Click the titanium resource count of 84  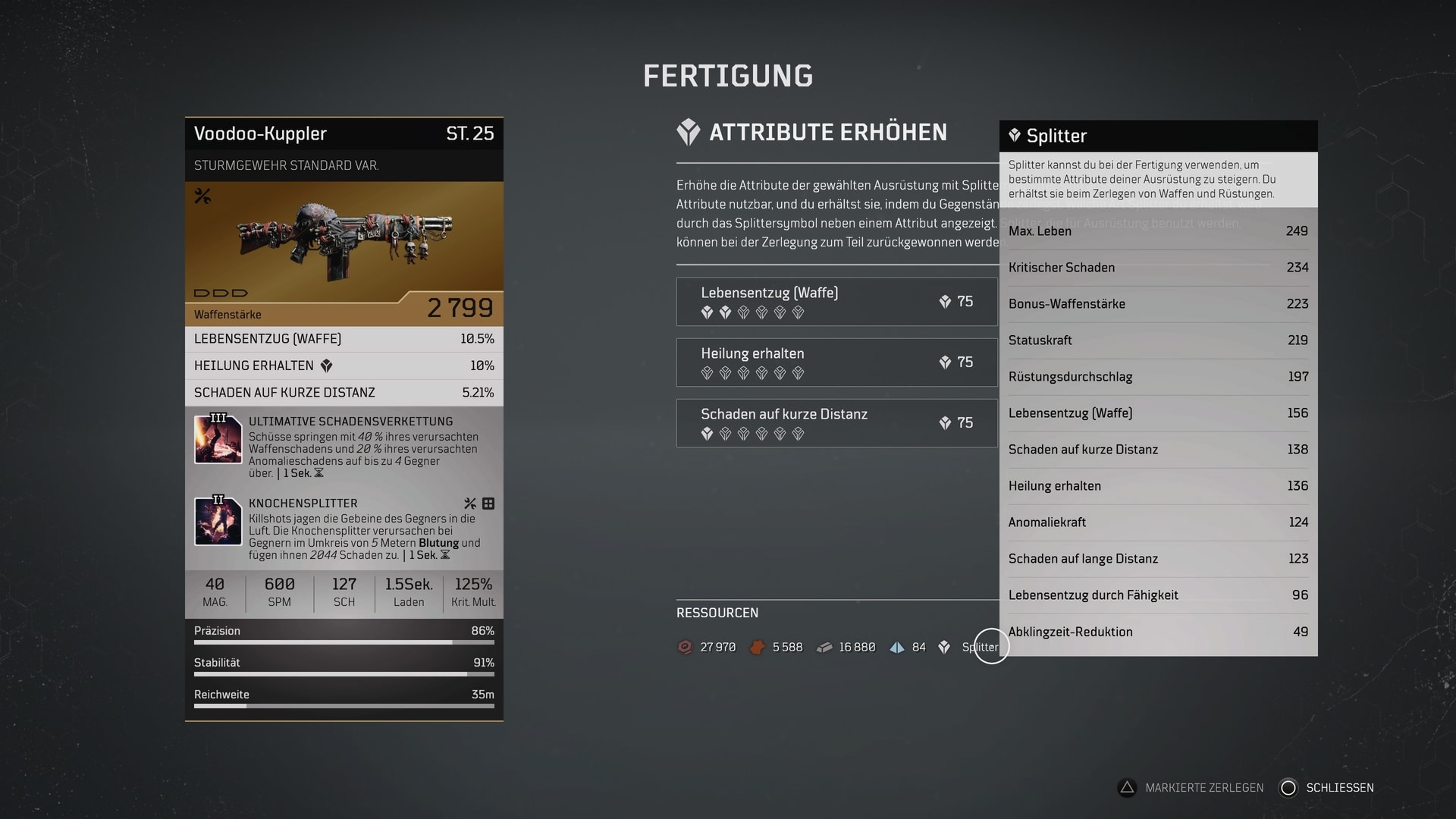click(x=918, y=647)
